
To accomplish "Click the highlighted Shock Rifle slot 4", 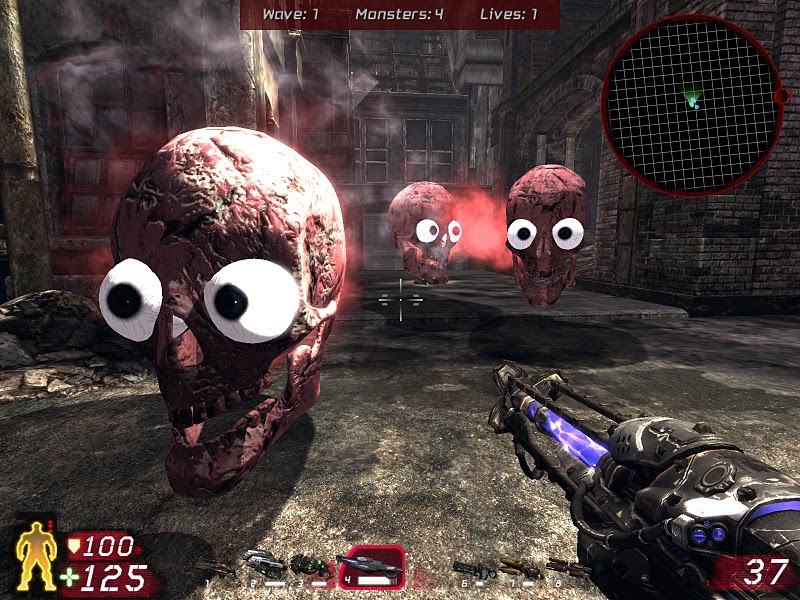I will coord(370,566).
